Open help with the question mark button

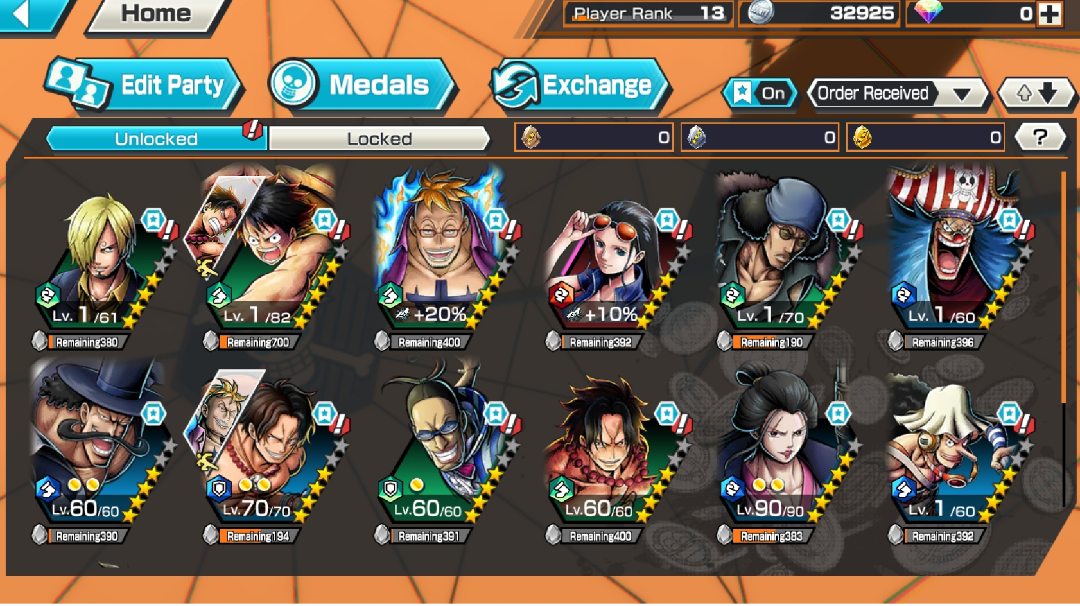(1039, 138)
